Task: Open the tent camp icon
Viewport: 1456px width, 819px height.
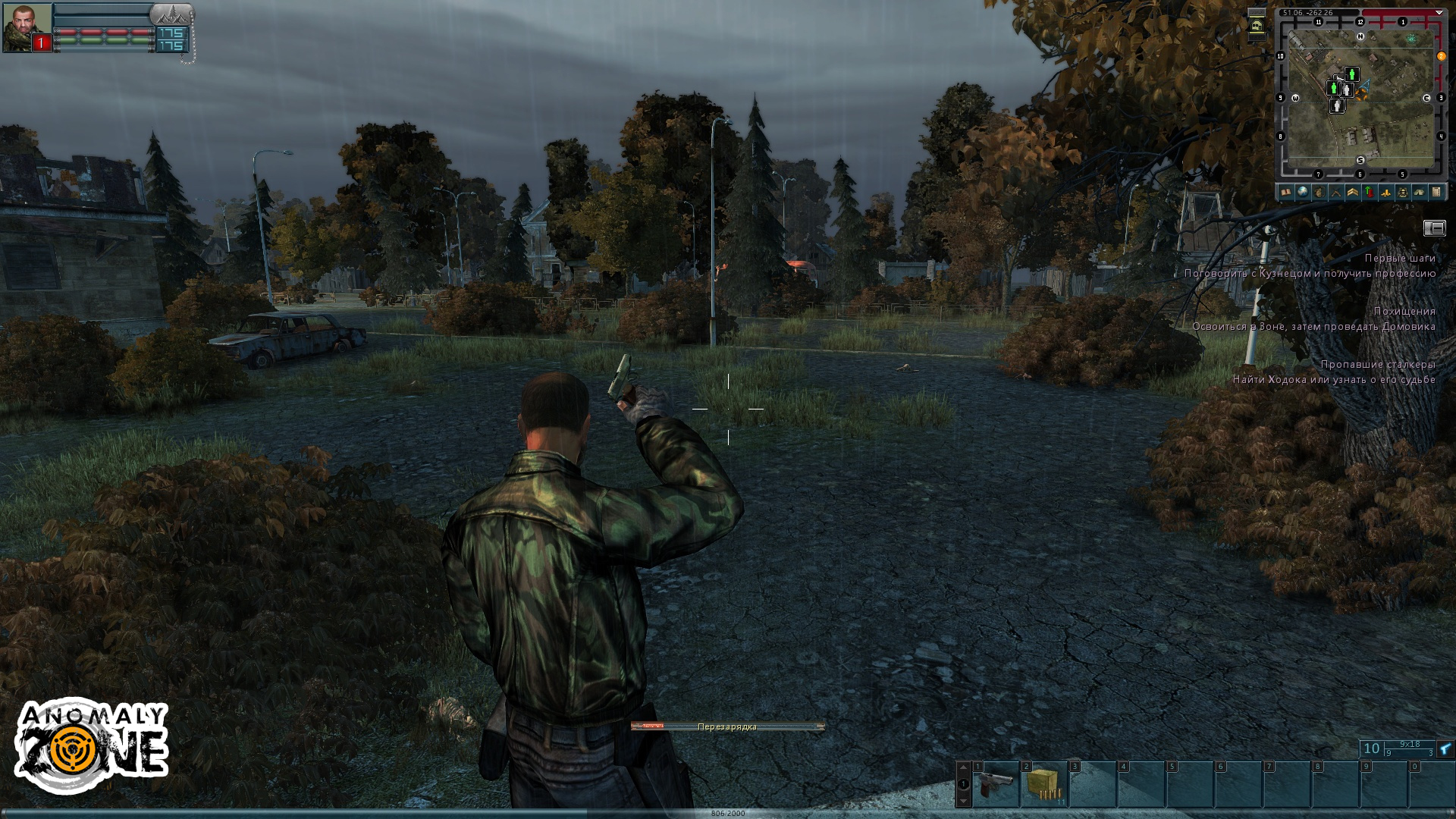Action: tap(1420, 193)
